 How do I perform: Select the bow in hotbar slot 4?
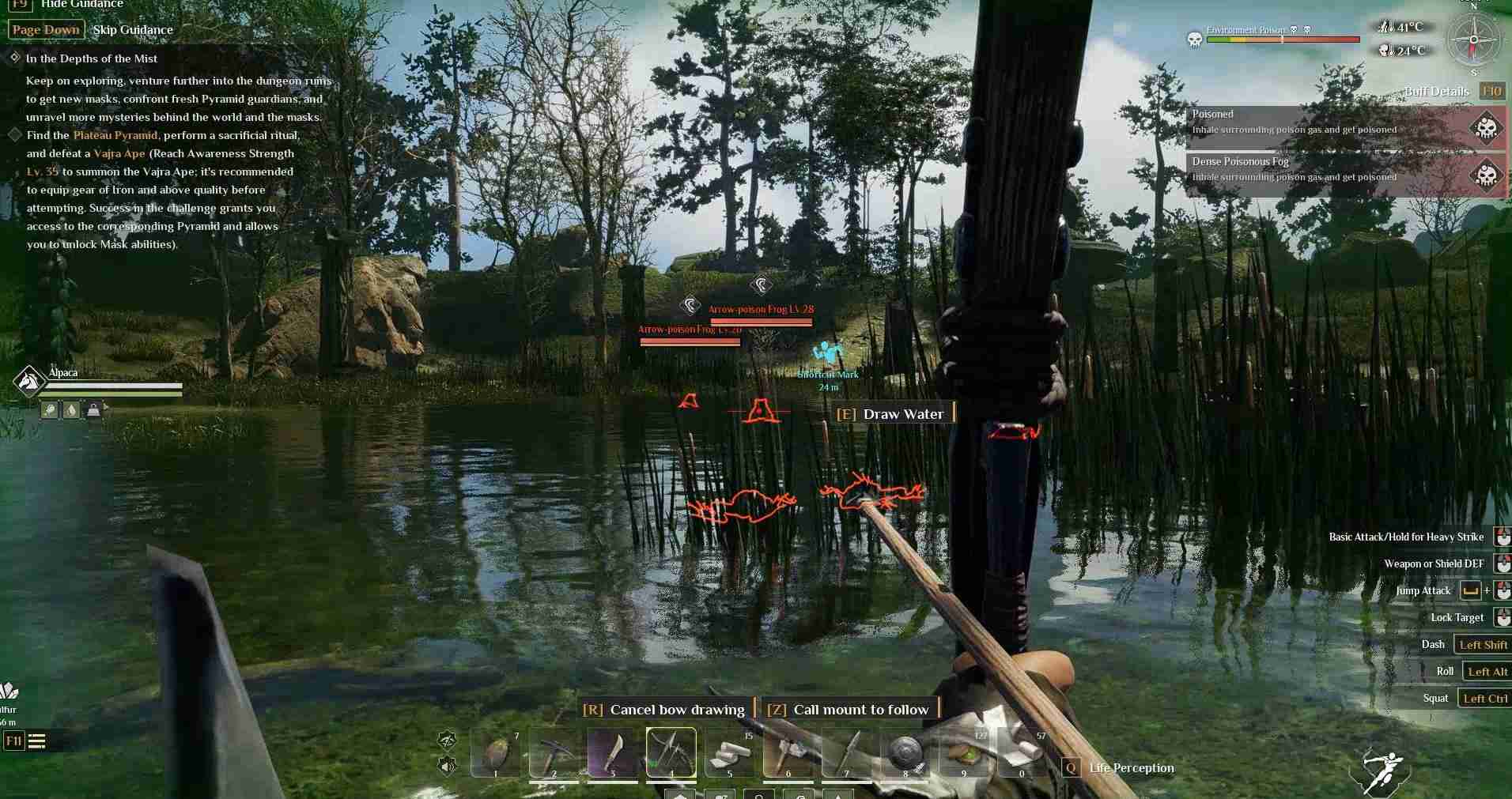coord(671,752)
